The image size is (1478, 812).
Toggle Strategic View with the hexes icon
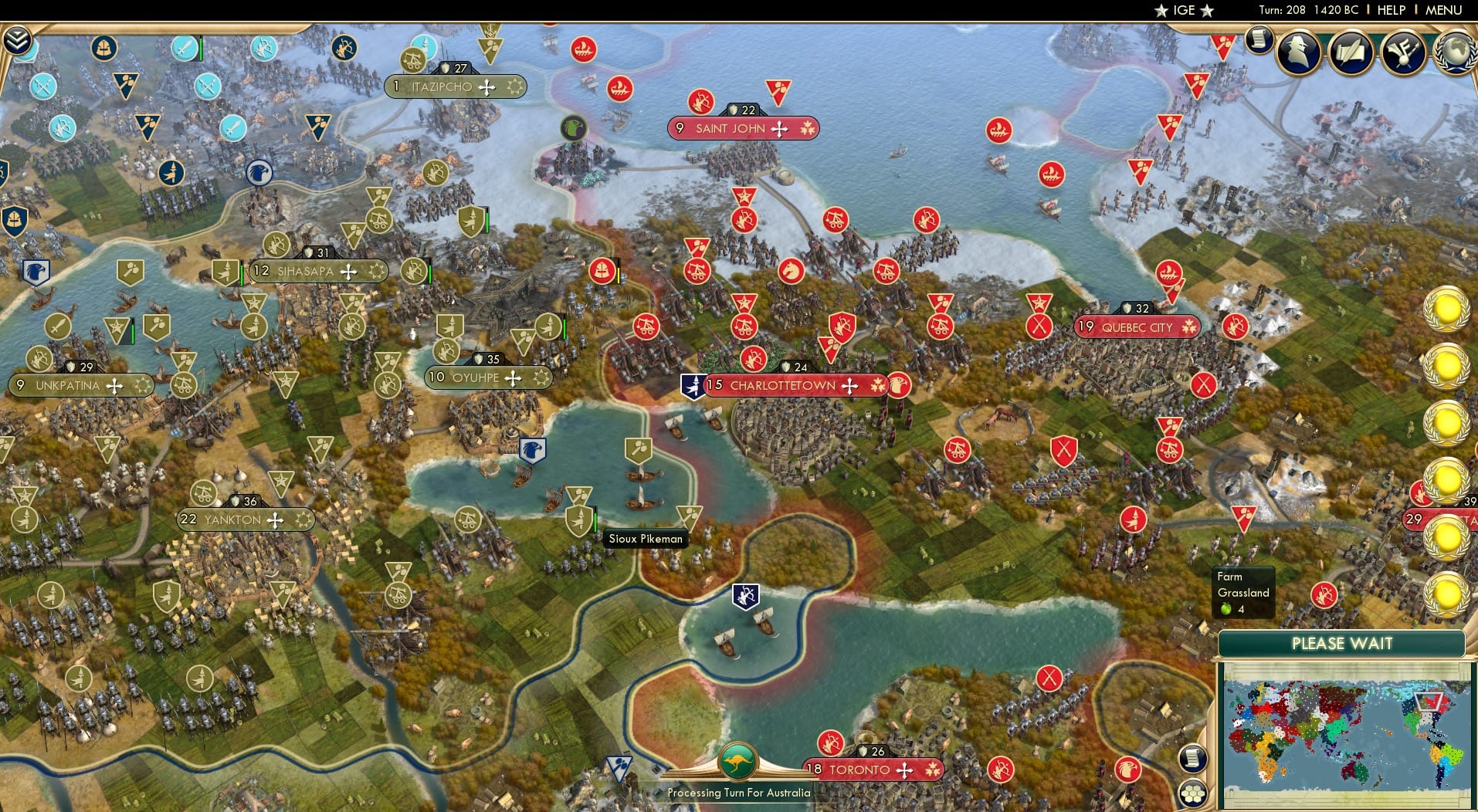[x=1194, y=793]
